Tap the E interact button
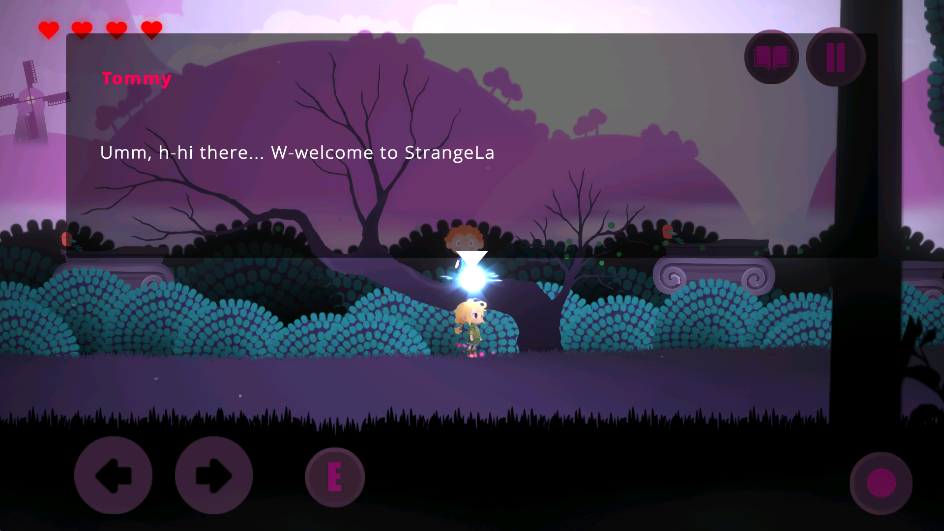 point(335,477)
